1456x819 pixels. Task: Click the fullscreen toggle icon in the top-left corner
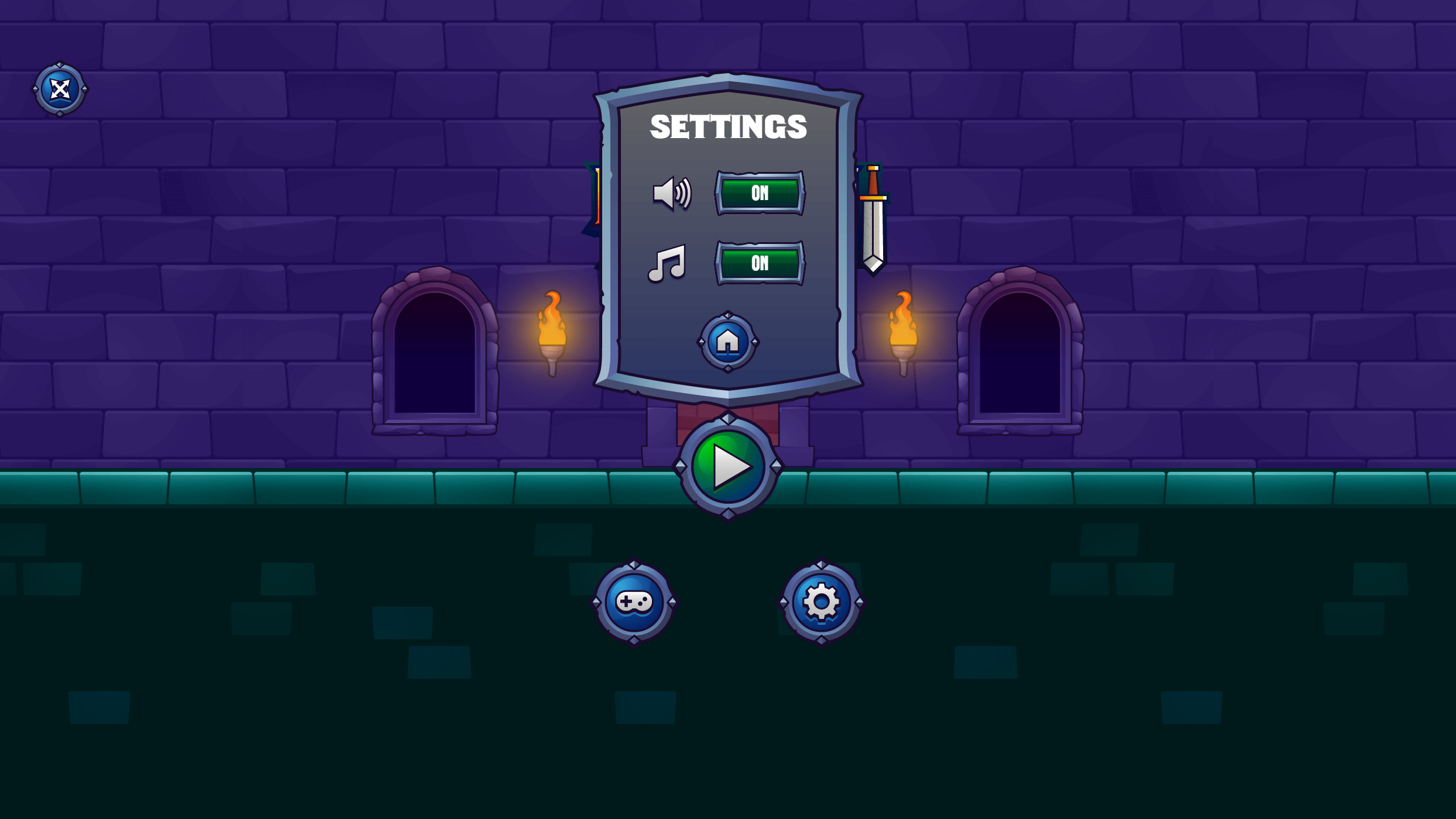59,89
